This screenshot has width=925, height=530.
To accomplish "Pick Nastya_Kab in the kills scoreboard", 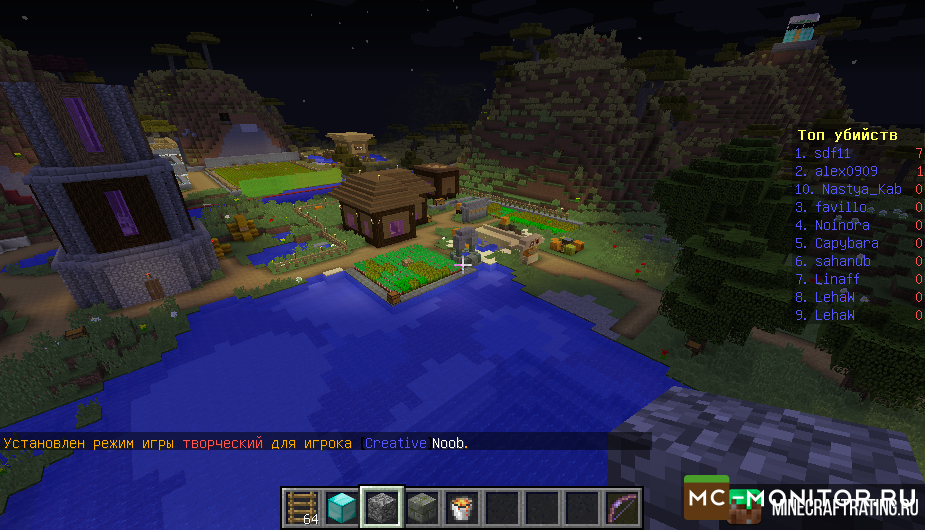I will pyautogui.click(x=861, y=189).
